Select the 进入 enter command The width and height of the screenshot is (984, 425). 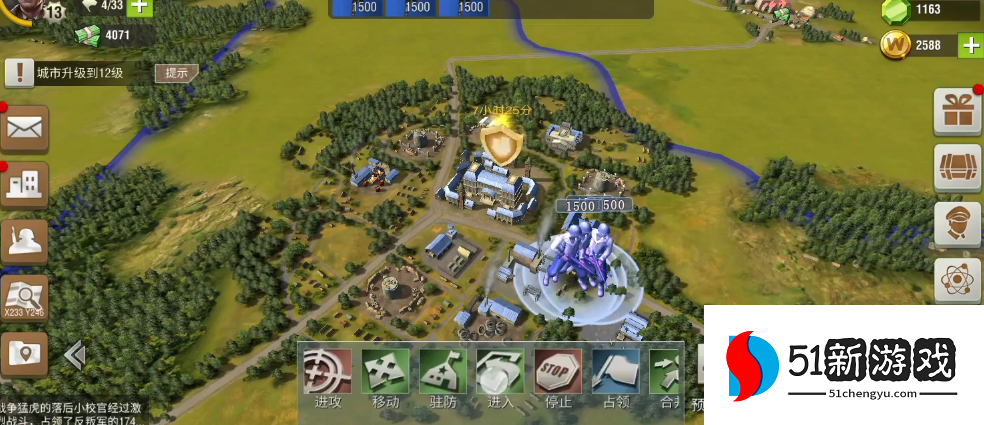click(x=500, y=373)
